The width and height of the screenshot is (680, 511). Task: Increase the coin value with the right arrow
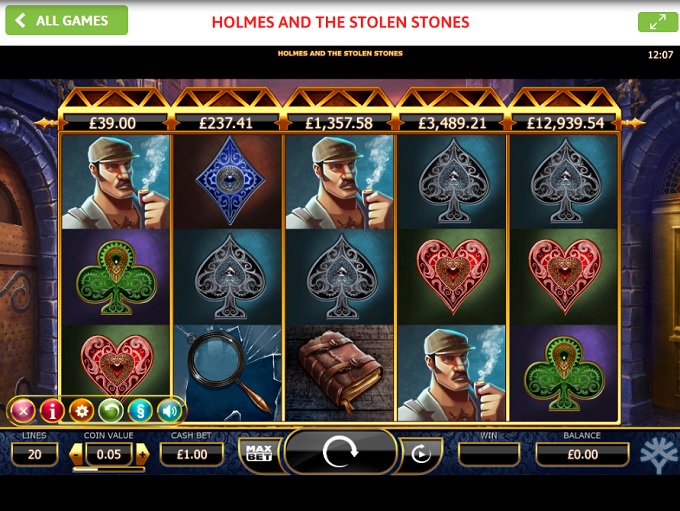pyautogui.click(x=142, y=454)
